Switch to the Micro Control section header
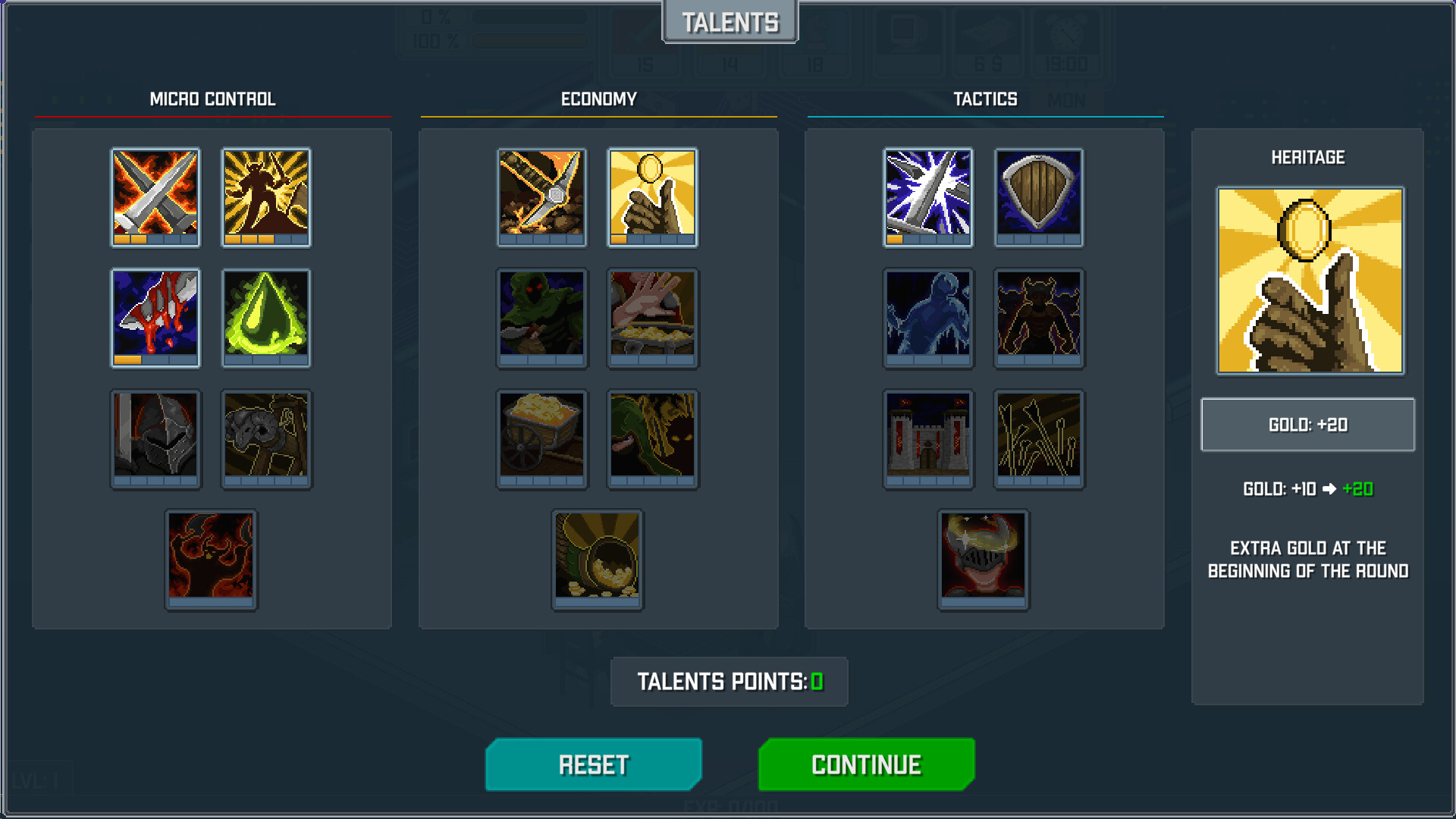 [213, 99]
